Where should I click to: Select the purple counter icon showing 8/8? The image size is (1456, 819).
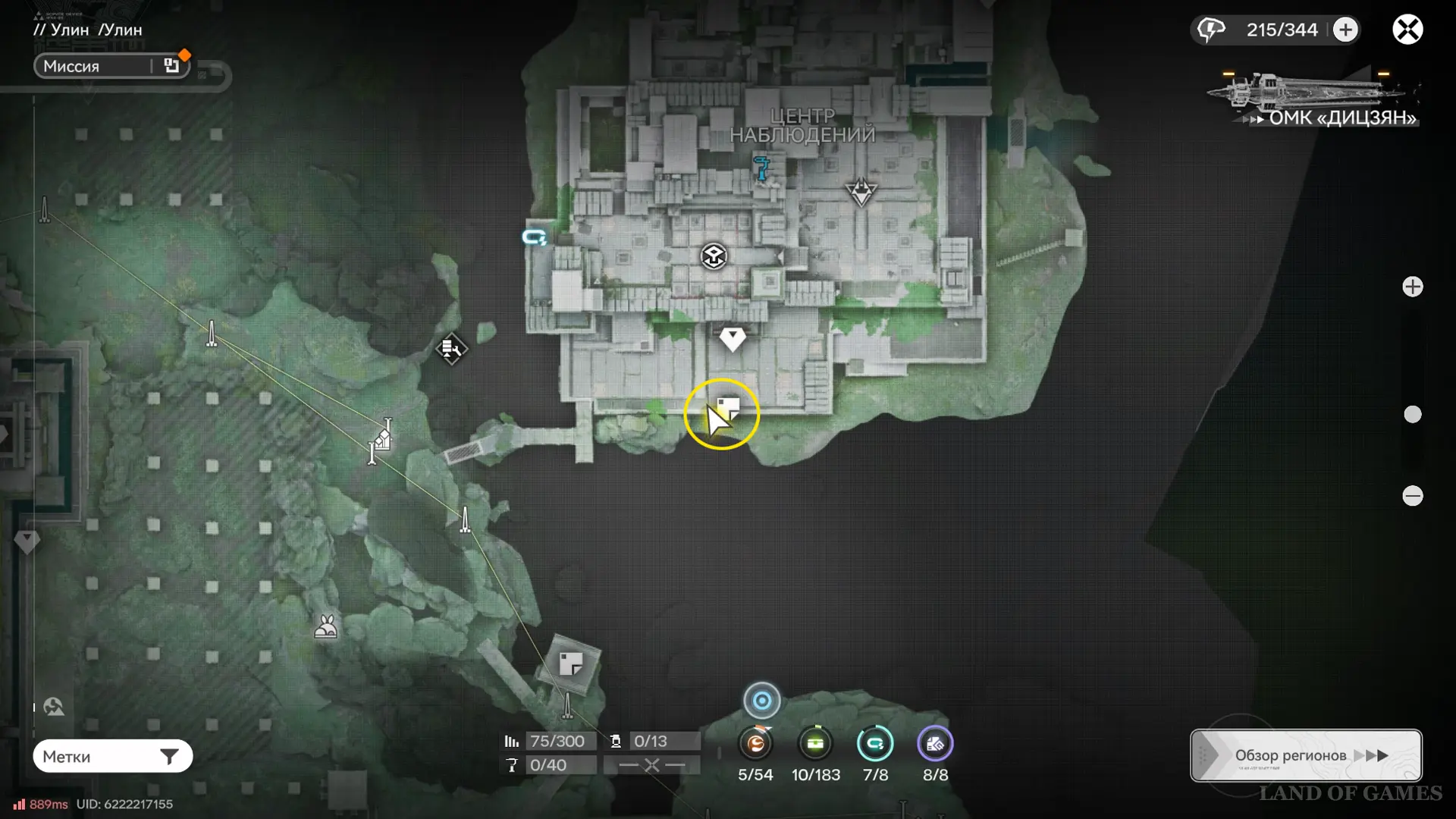click(935, 744)
